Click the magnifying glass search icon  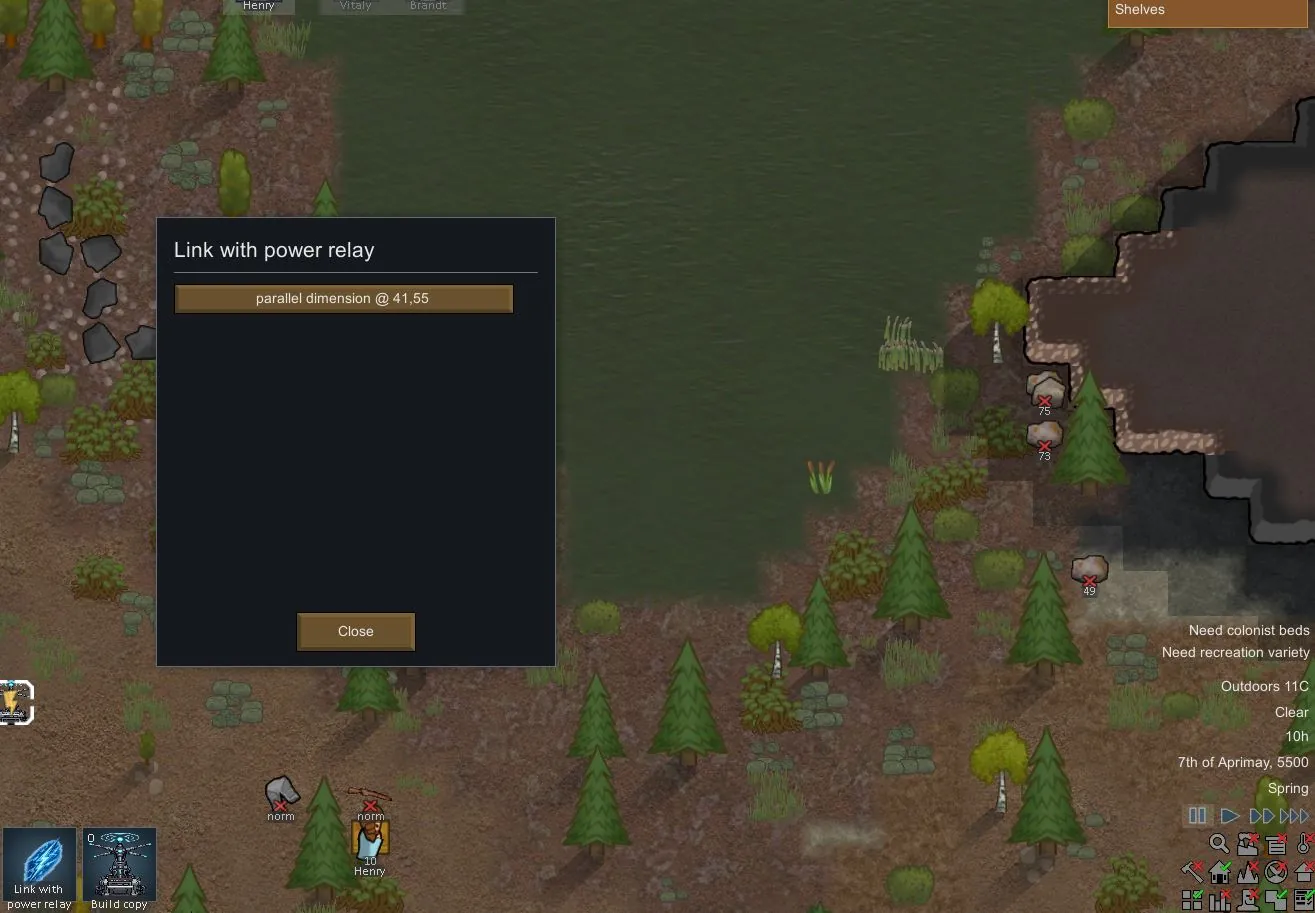pyautogui.click(x=1219, y=844)
